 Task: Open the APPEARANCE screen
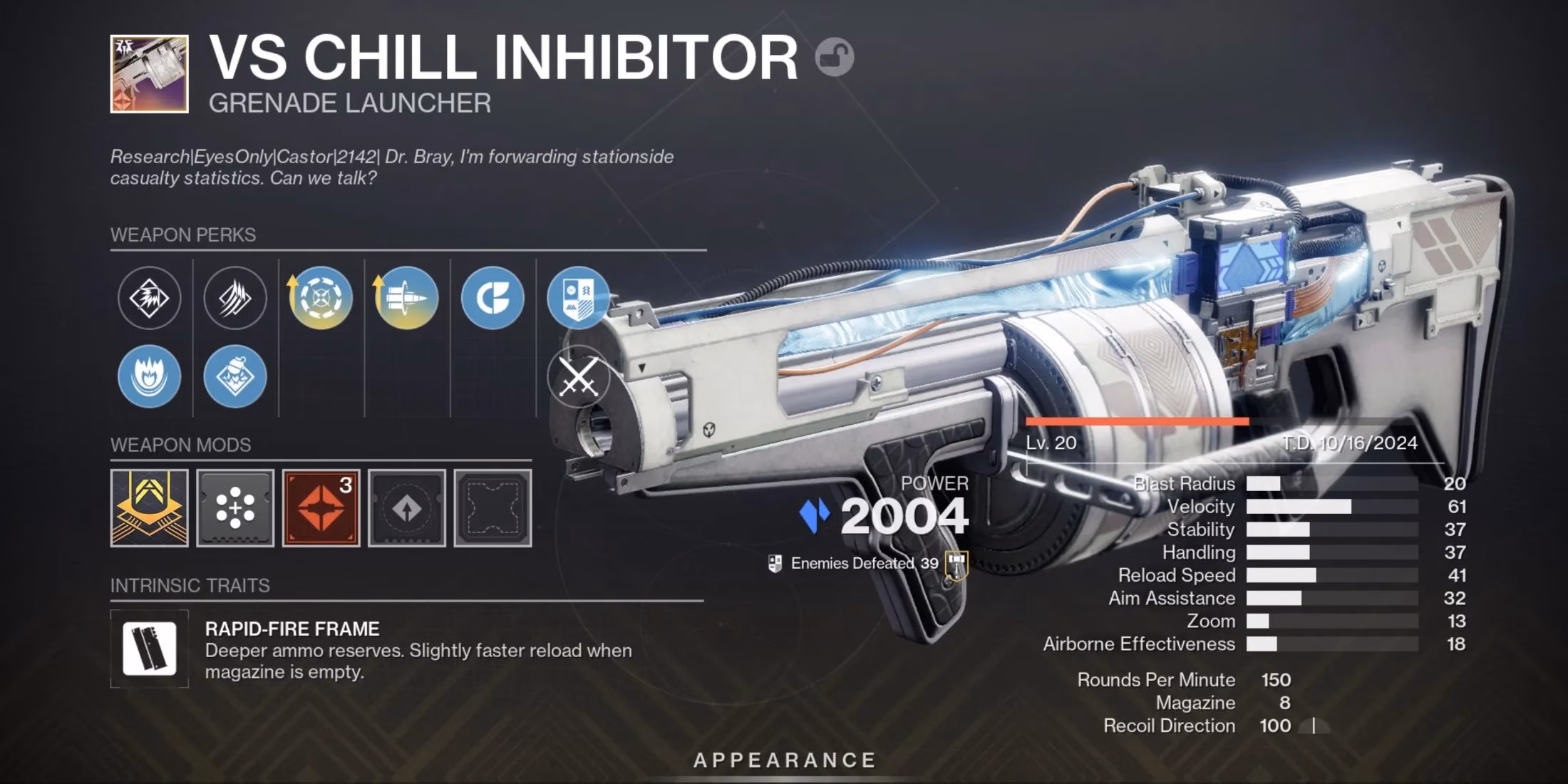coord(784,759)
